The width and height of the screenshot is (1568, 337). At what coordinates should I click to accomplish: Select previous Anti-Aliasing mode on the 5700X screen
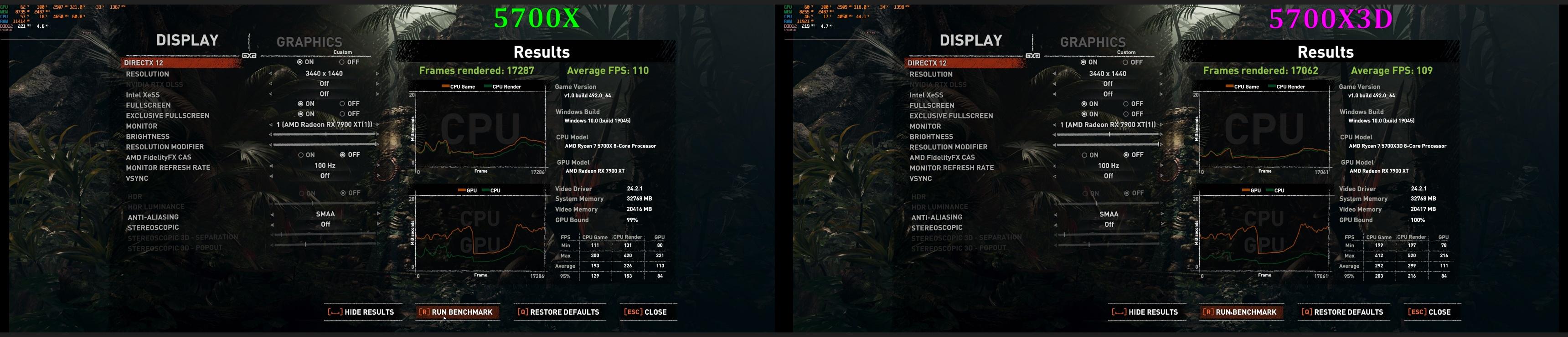tap(272, 214)
